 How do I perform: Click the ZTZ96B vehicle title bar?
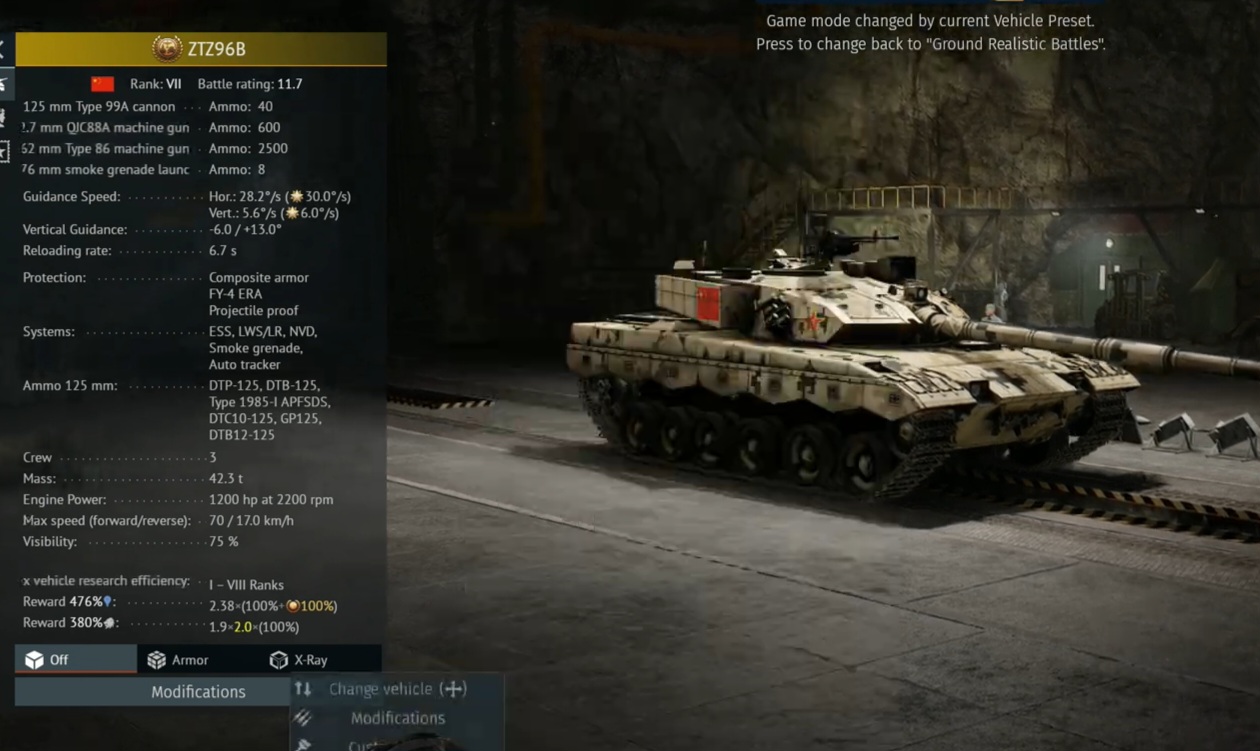[x=201, y=48]
